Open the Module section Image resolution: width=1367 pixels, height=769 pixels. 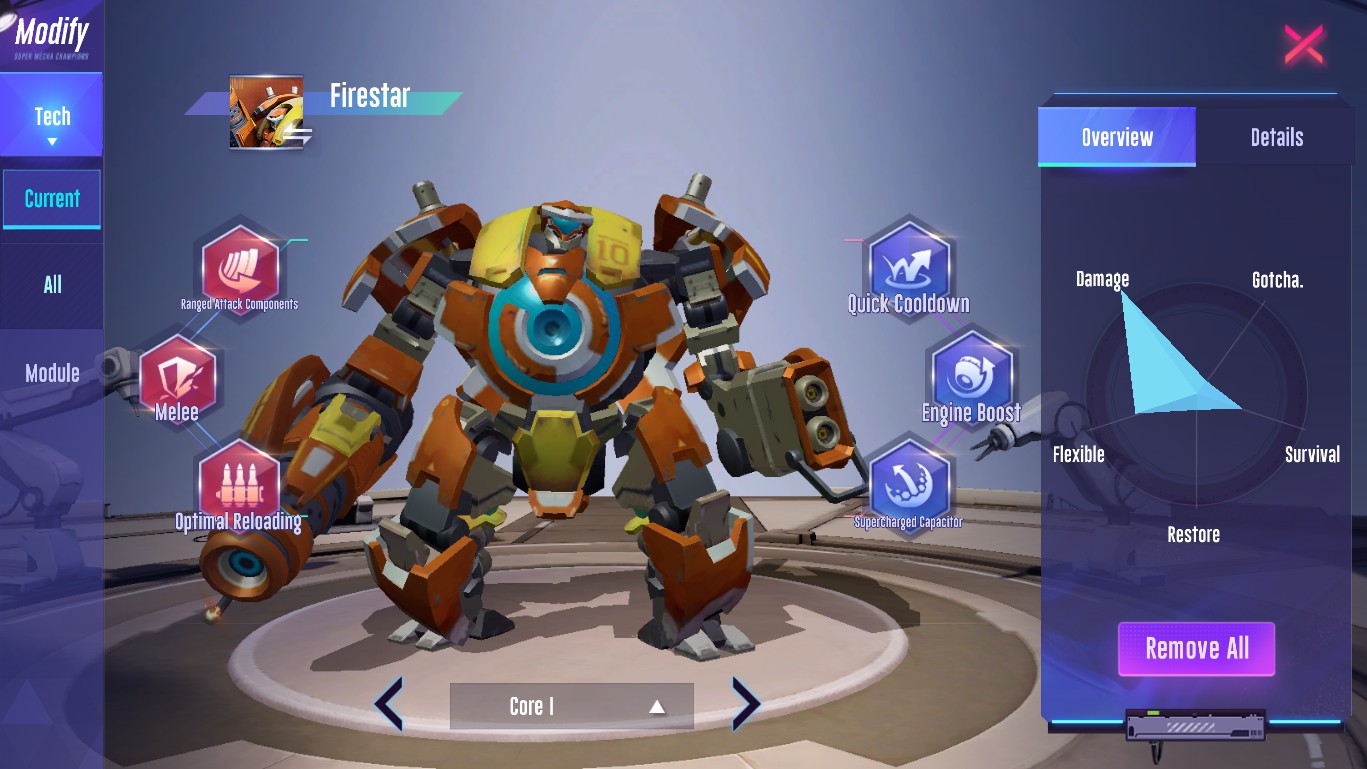52,373
